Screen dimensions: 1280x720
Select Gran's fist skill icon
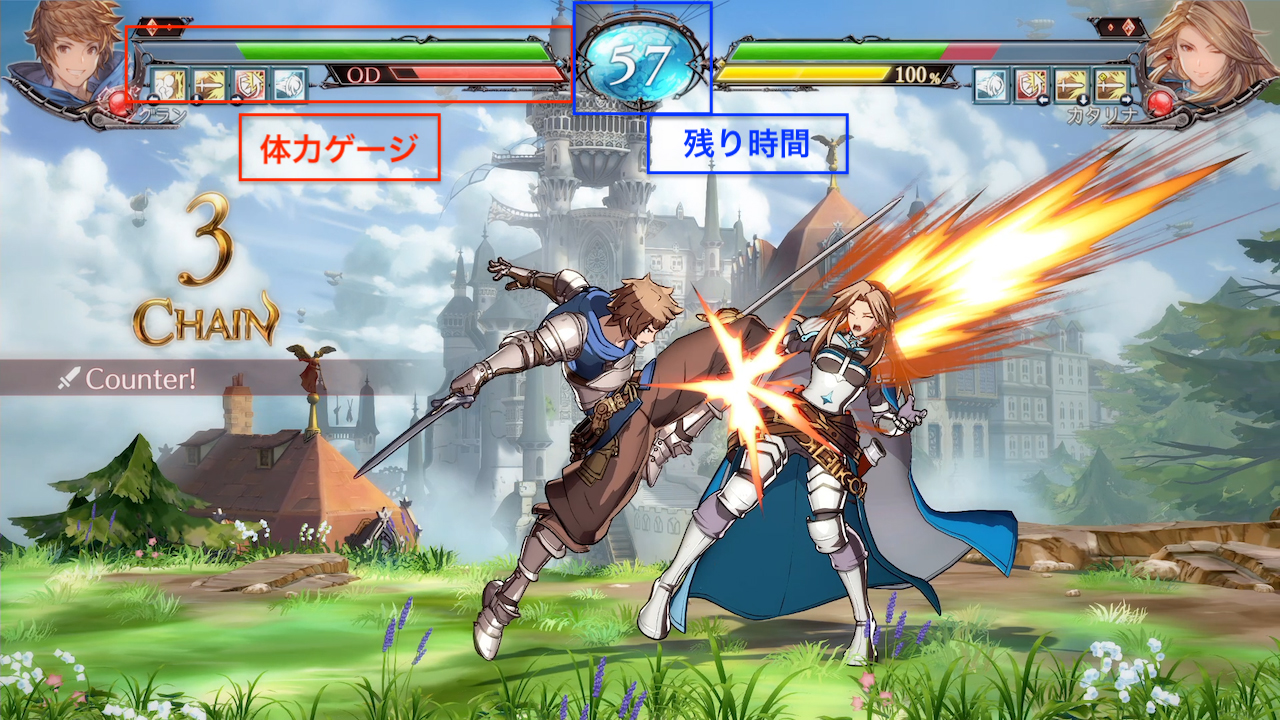click(168, 84)
